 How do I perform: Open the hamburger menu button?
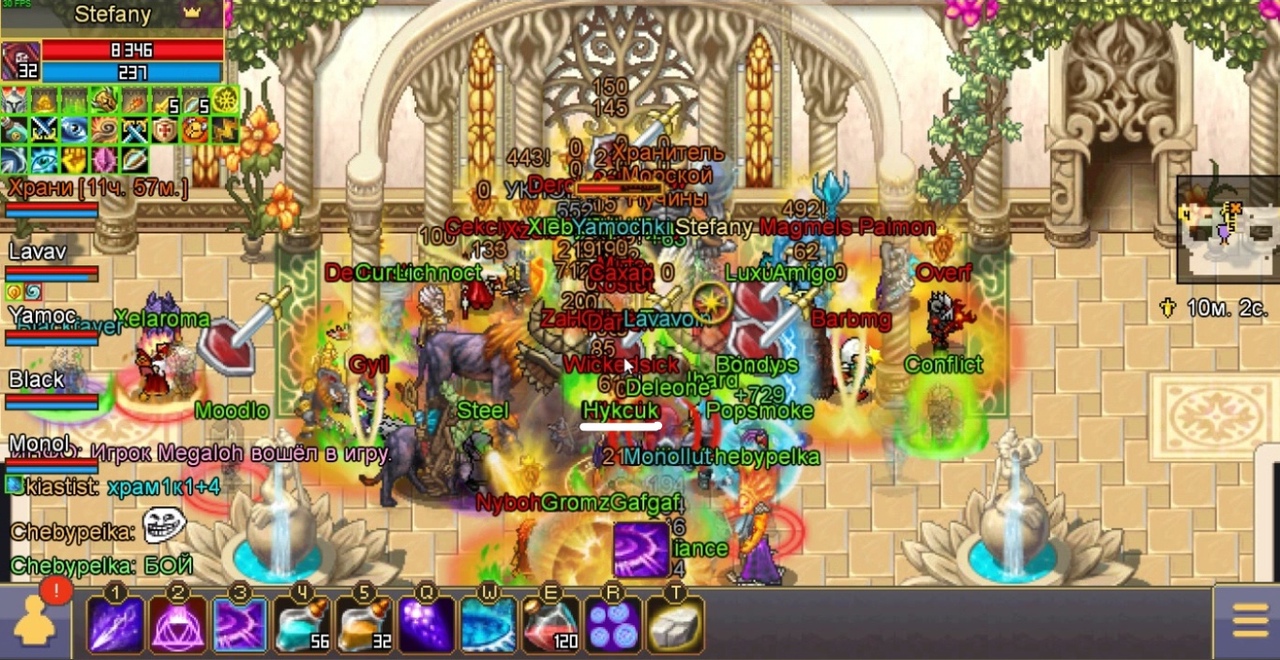(x=1250, y=623)
